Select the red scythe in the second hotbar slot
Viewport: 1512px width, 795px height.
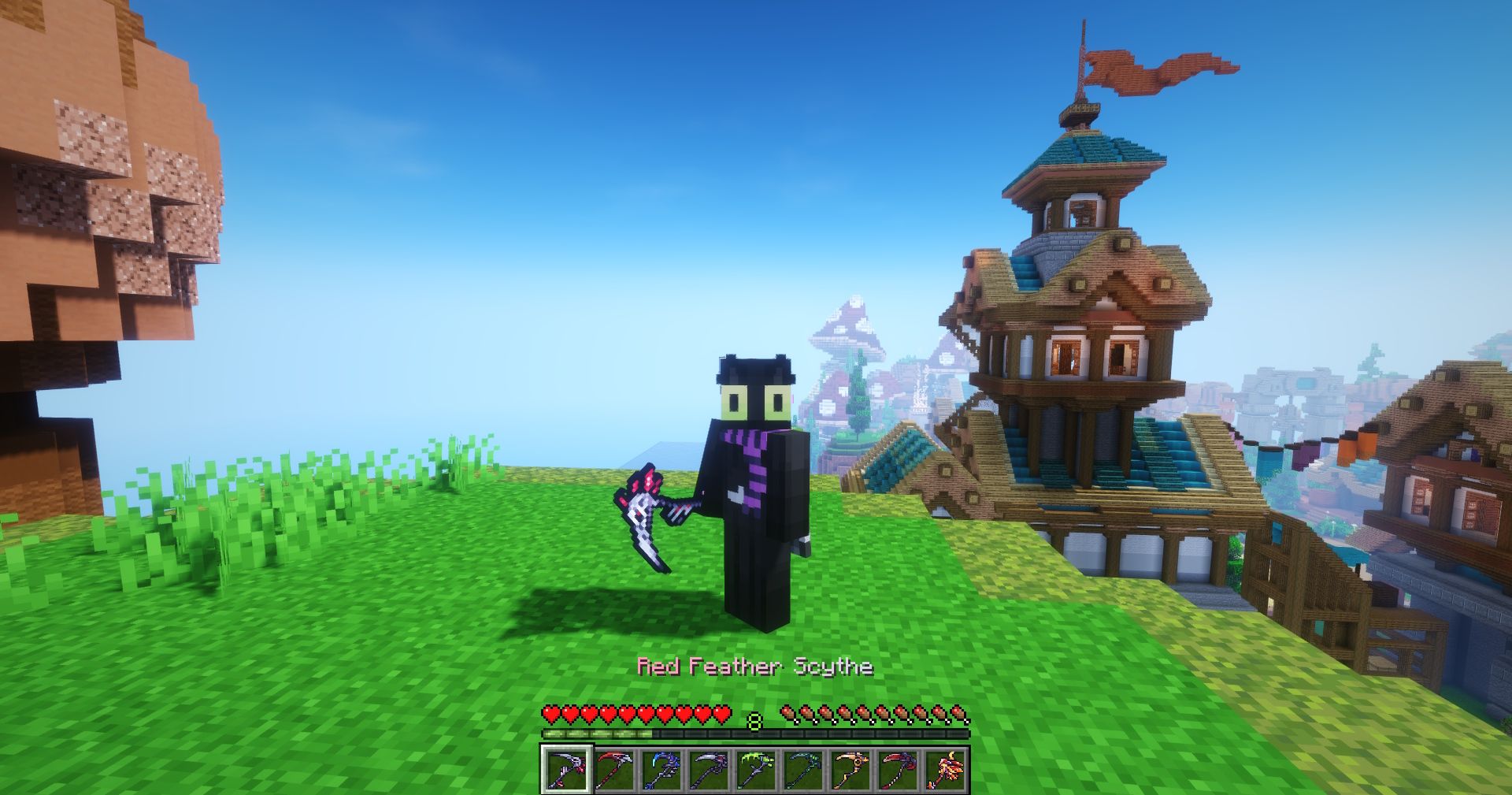pos(614,768)
